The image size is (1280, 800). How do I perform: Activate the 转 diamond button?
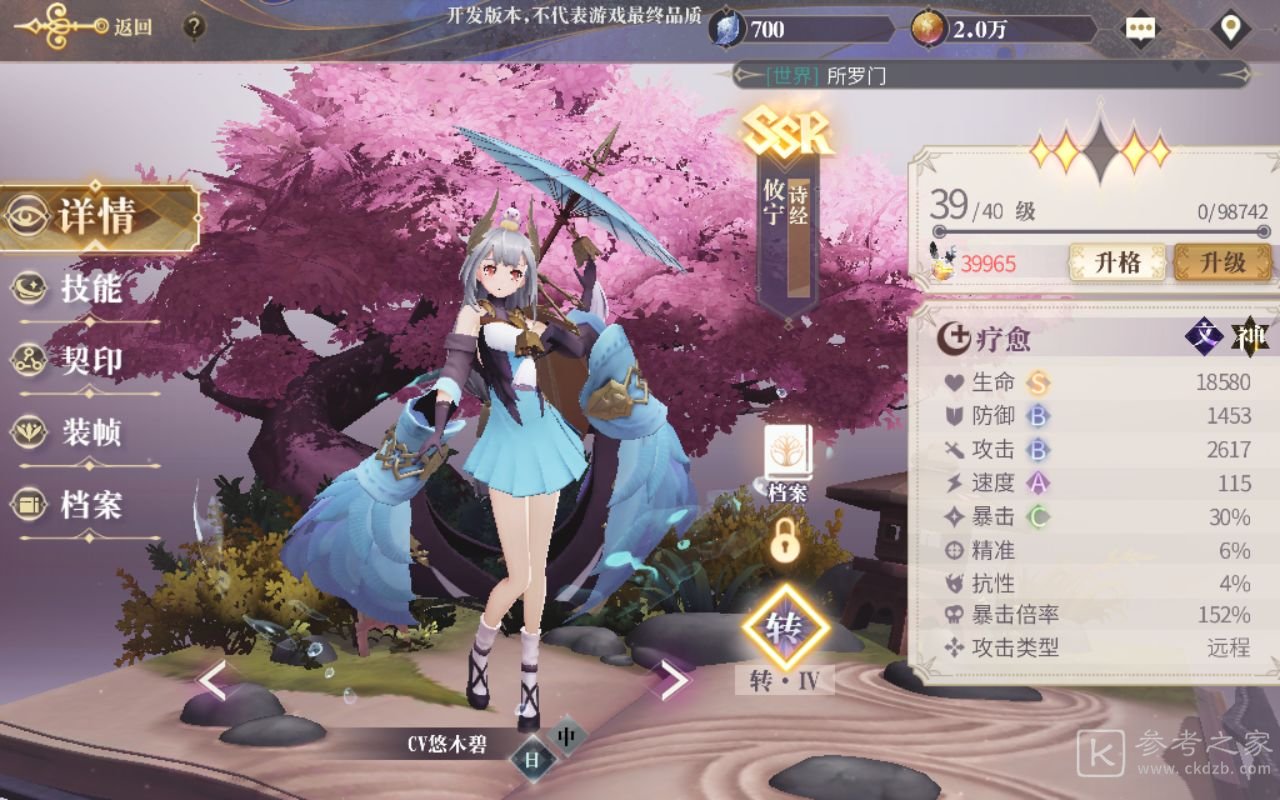coord(785,628)
